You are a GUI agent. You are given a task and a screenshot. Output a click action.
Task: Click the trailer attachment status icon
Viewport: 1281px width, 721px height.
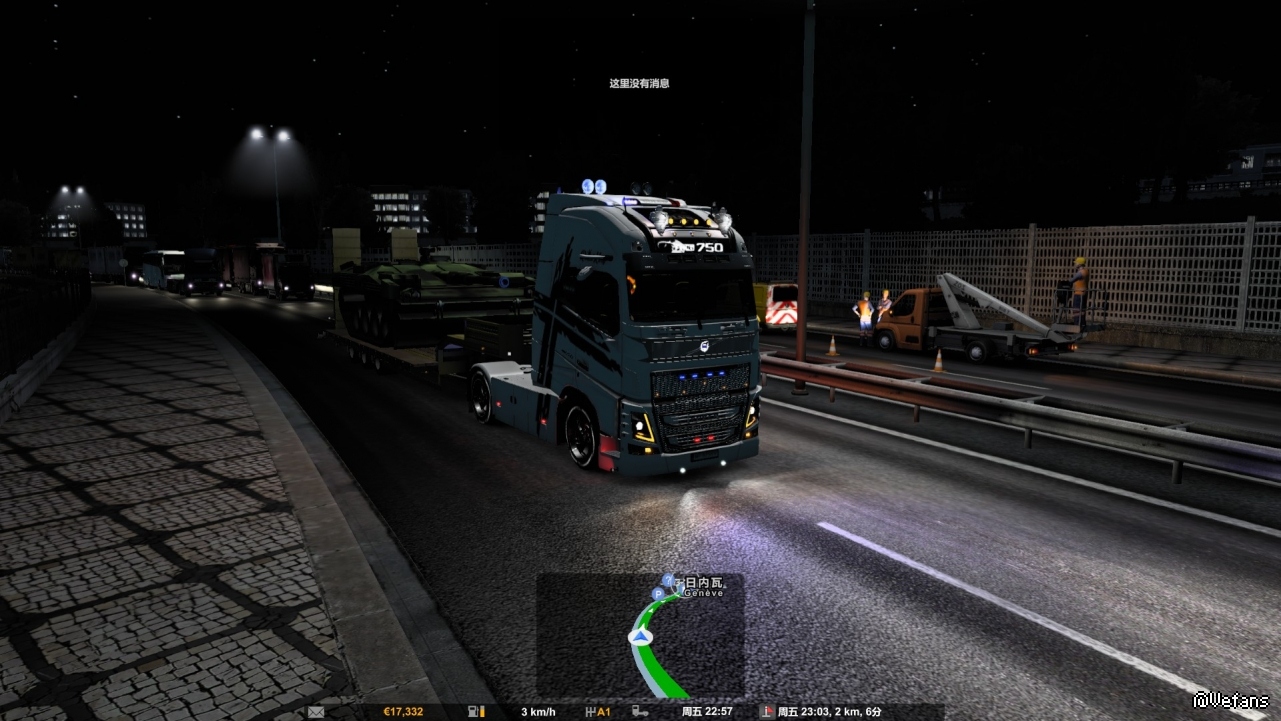[x=639, y=712]
